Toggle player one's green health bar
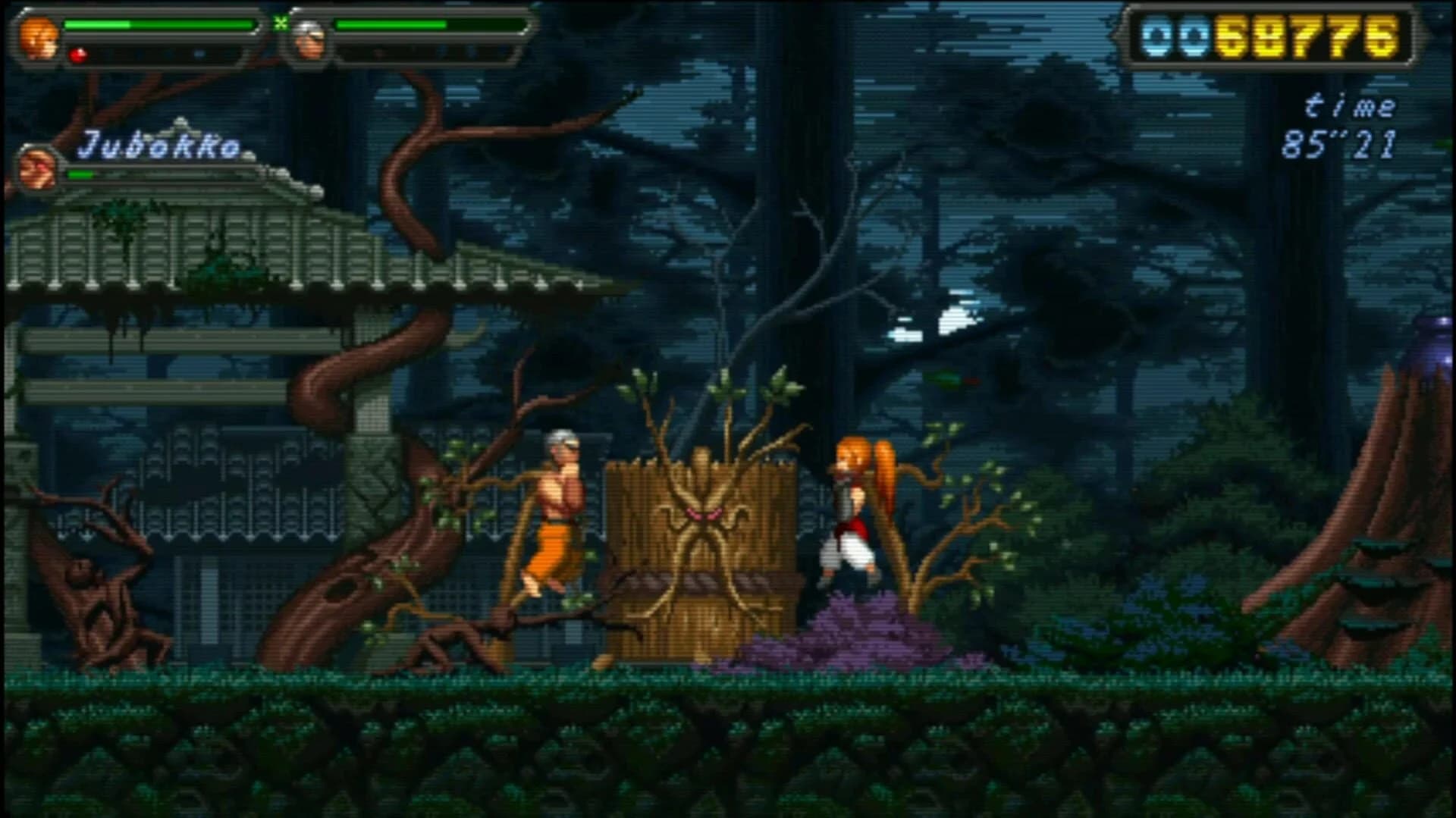Screen dimensions: 1456x818 [x=159, y=24]
